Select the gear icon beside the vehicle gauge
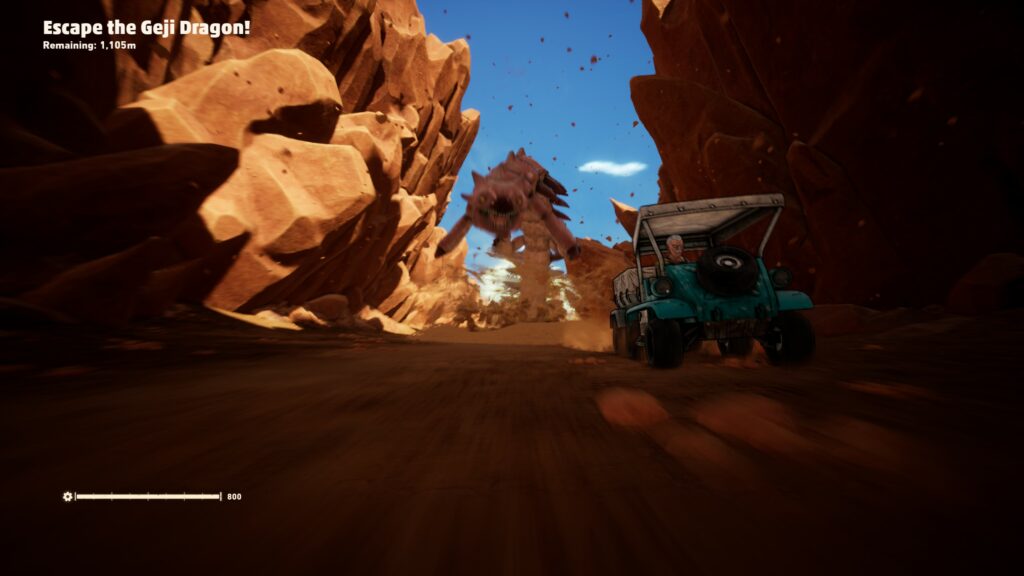 pos(67,496)
